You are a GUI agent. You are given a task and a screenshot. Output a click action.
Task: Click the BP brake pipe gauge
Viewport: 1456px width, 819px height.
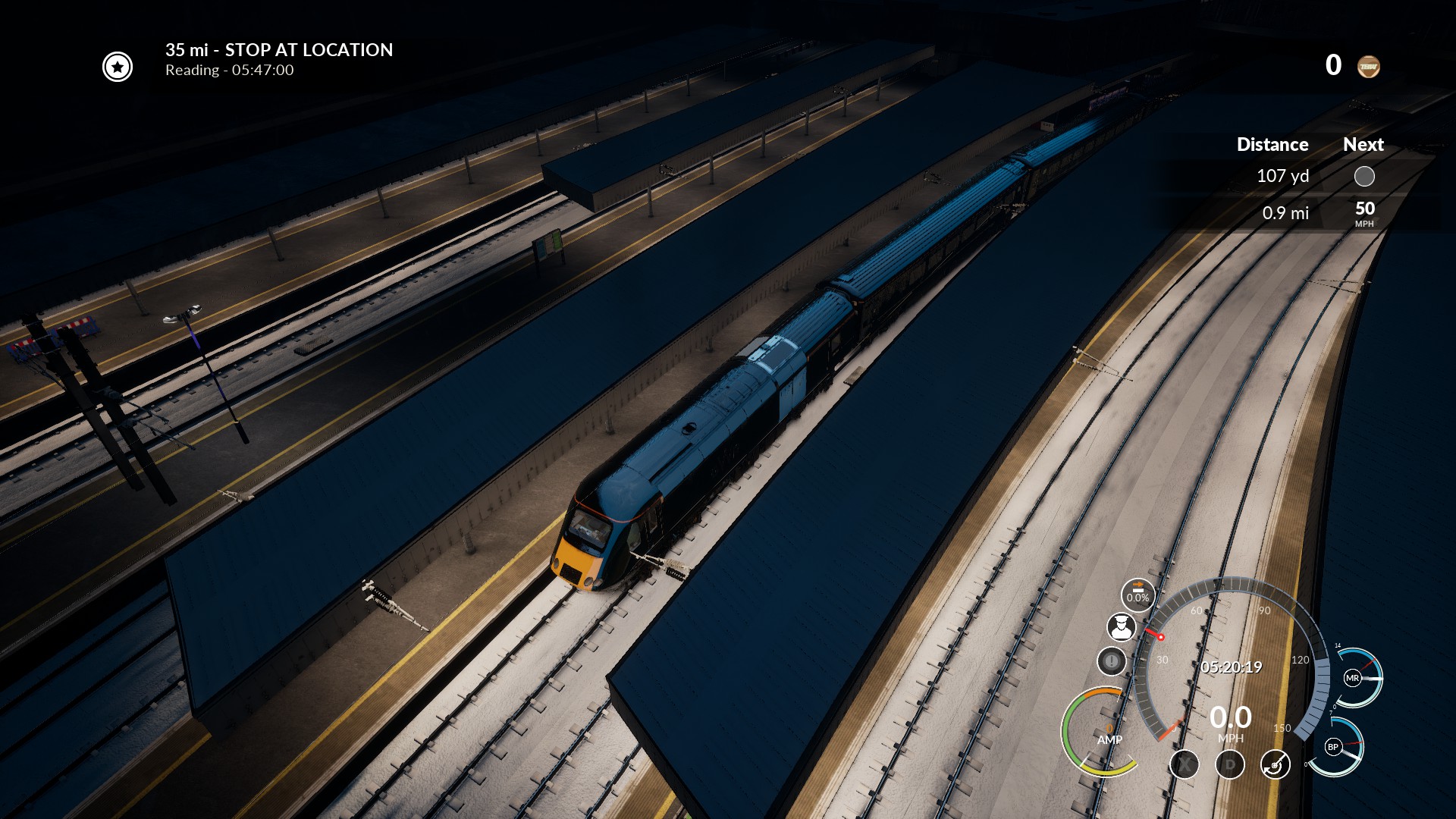pos(1333,747)
